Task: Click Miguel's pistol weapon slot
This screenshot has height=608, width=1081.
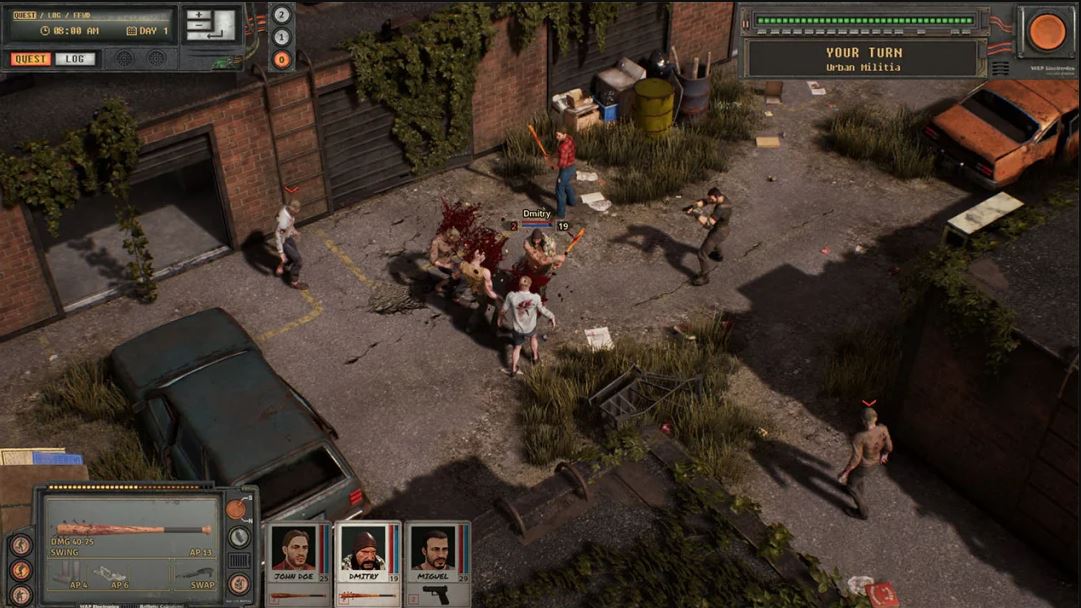Action: coord(436,594)
